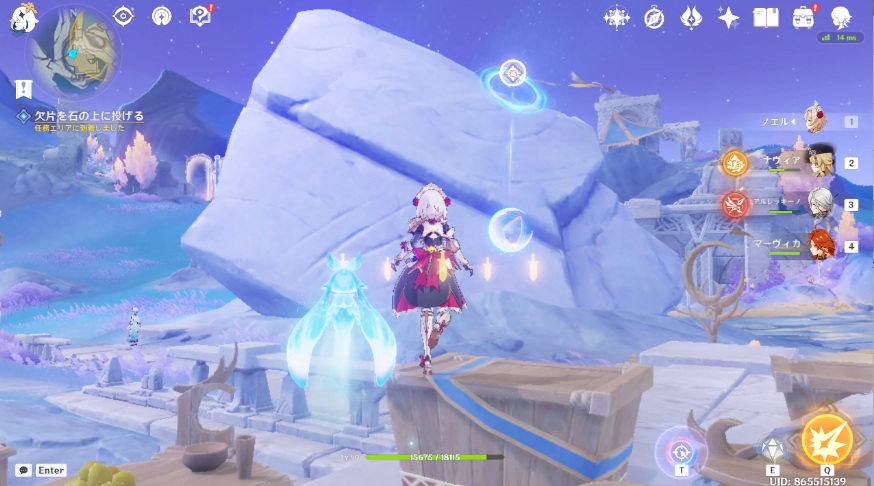Switch to party member アルレッキーノ

(x=819, y=204)
